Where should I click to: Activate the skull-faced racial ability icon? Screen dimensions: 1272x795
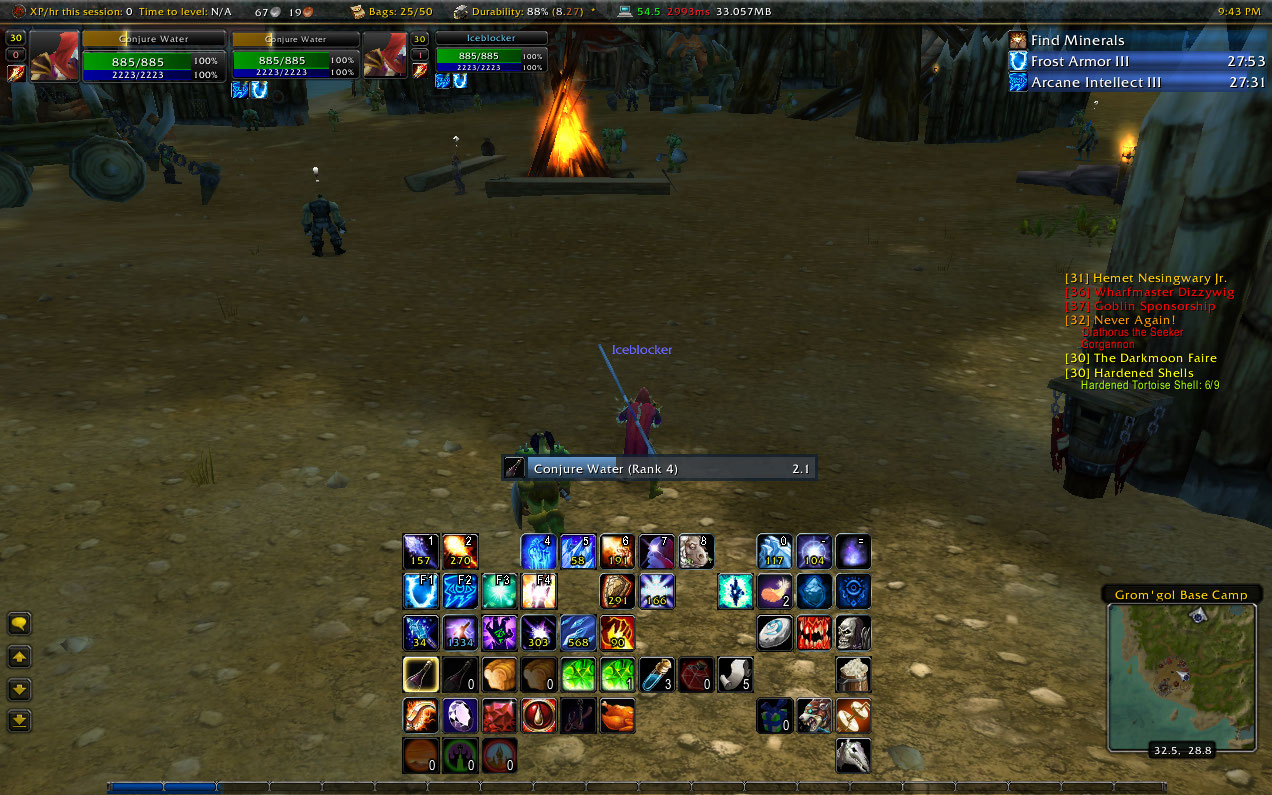pos(853,633)
